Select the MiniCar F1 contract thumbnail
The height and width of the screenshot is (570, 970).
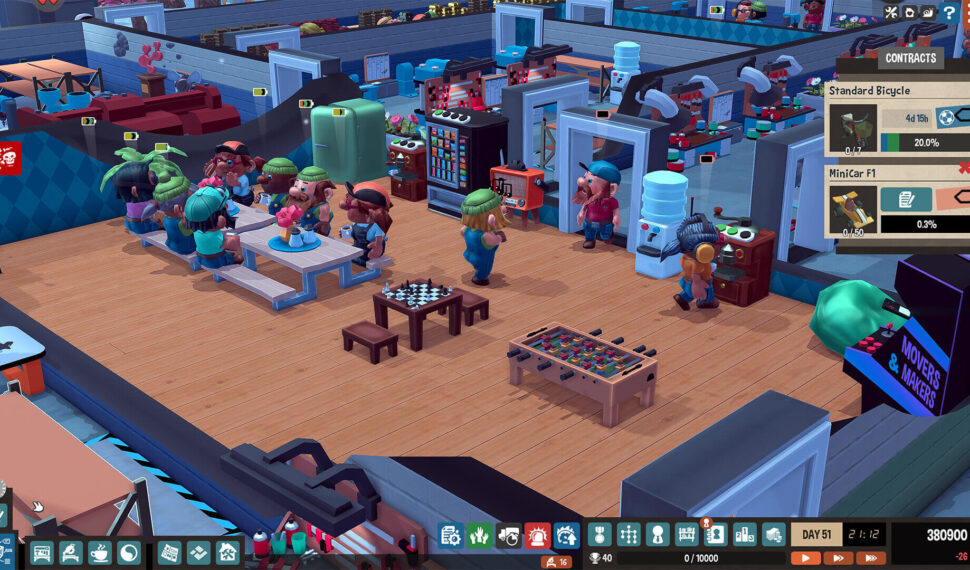852,211
